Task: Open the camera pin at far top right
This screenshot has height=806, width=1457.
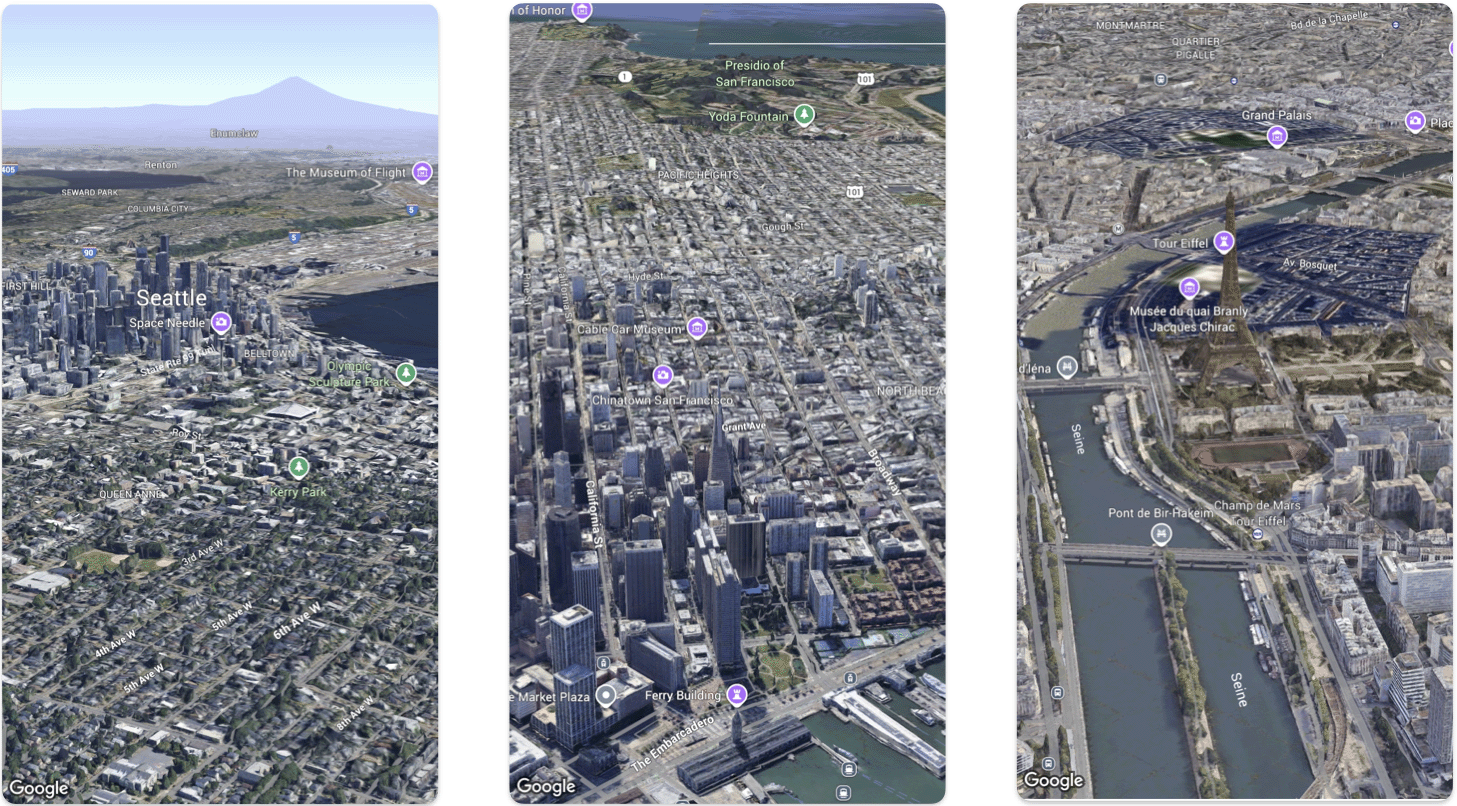Action: pos(1417,122)
